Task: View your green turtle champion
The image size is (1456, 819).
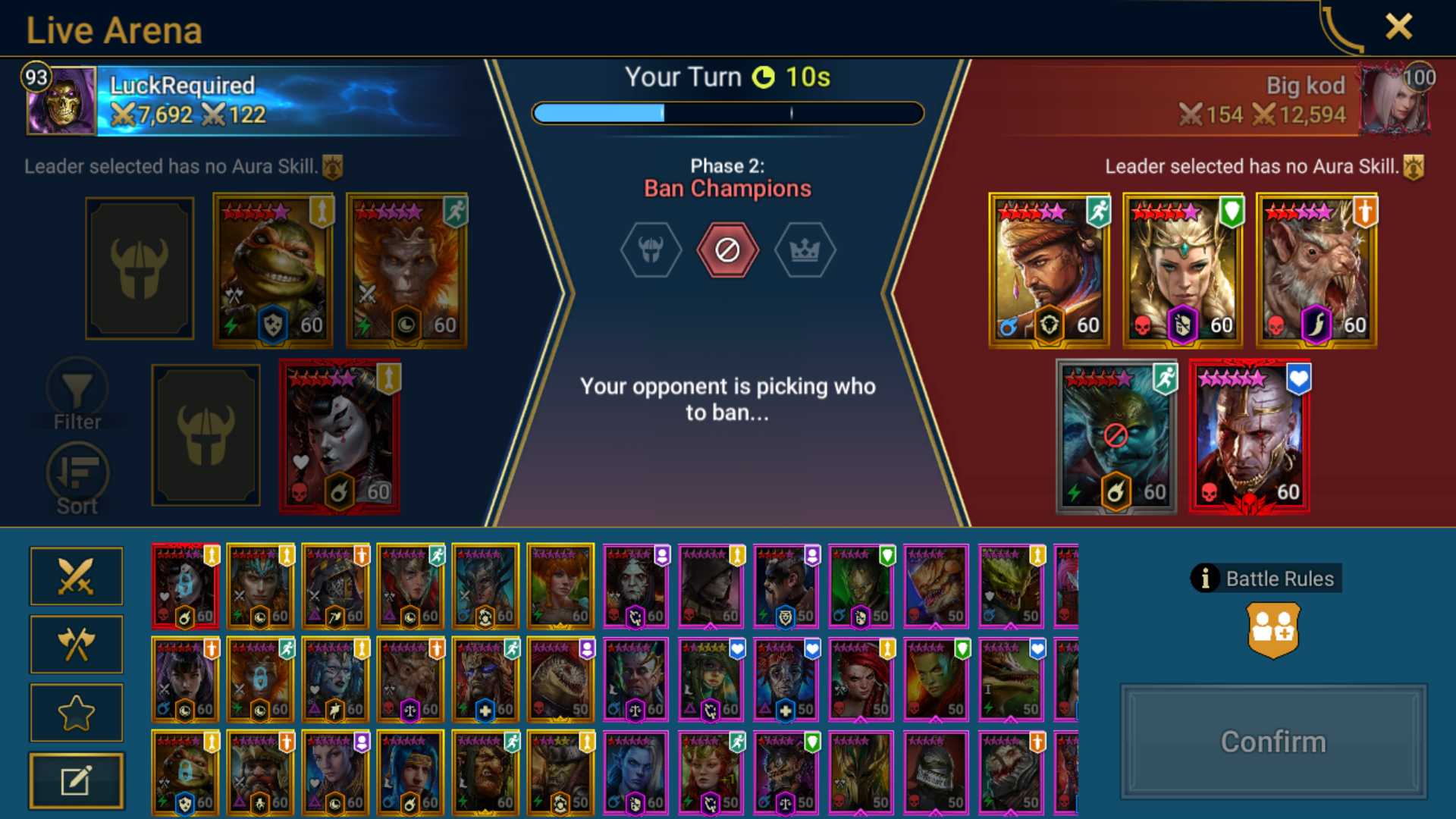Action: click(x=273, y=271)
